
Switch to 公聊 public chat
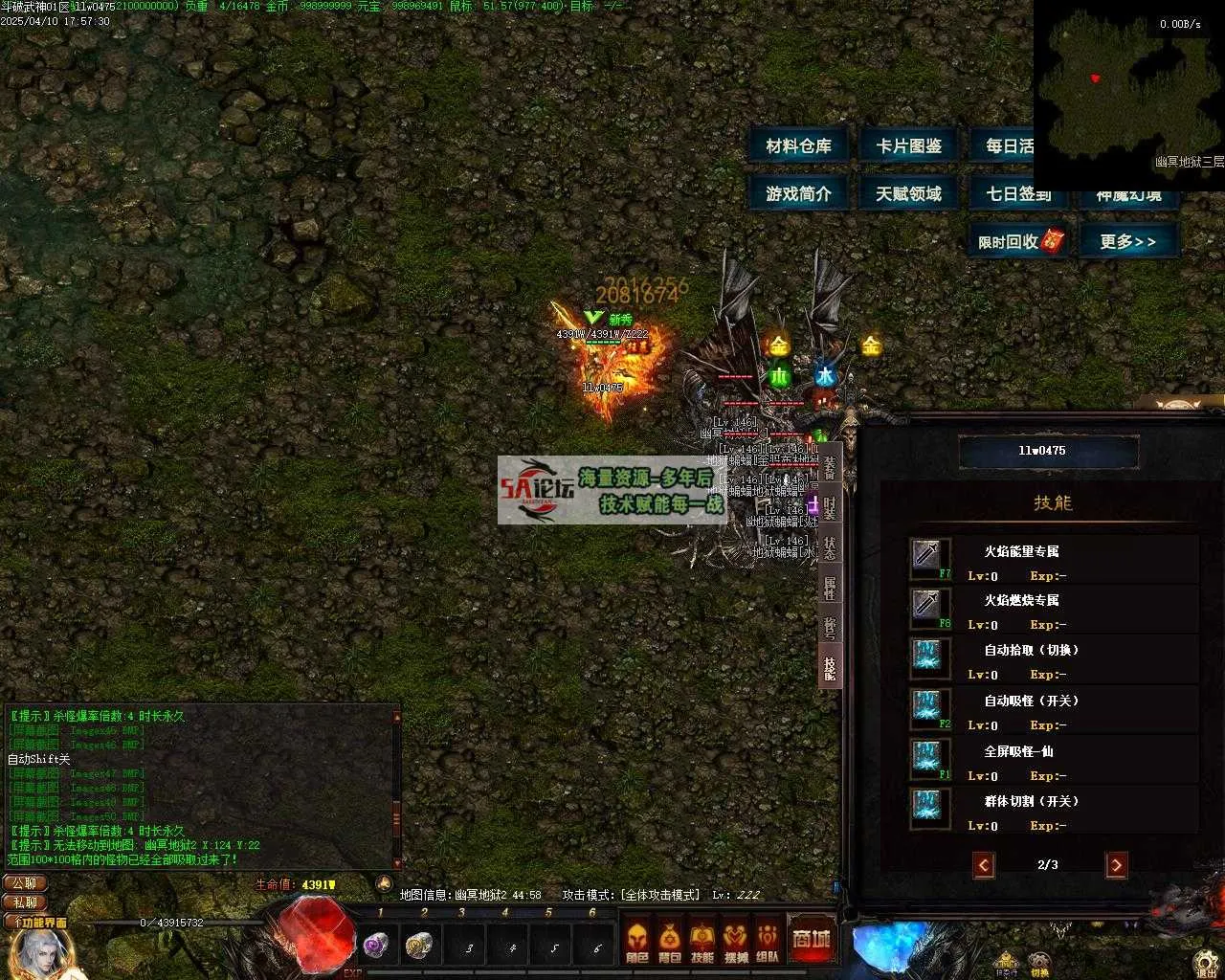(25, 883)
